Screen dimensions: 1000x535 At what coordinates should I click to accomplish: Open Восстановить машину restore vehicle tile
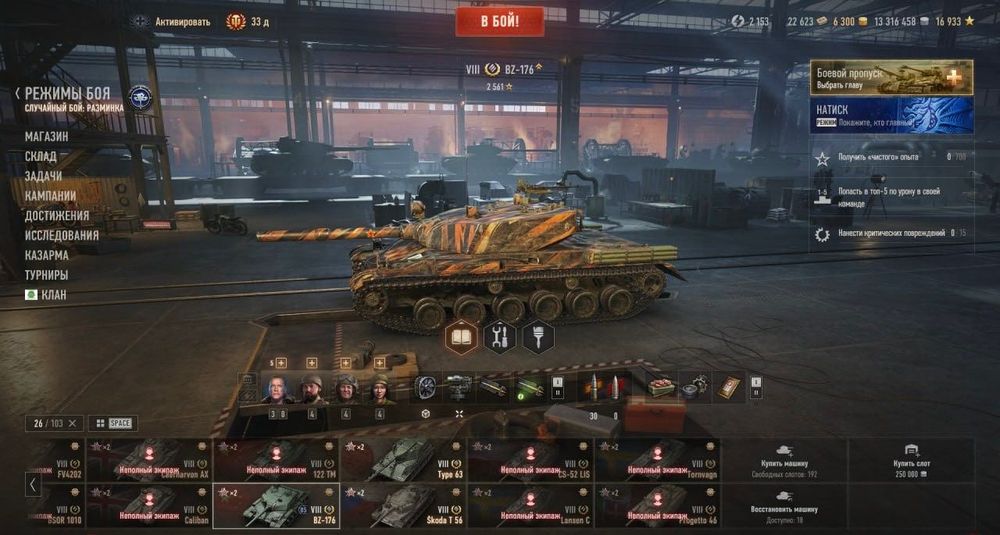click(784, 506)
